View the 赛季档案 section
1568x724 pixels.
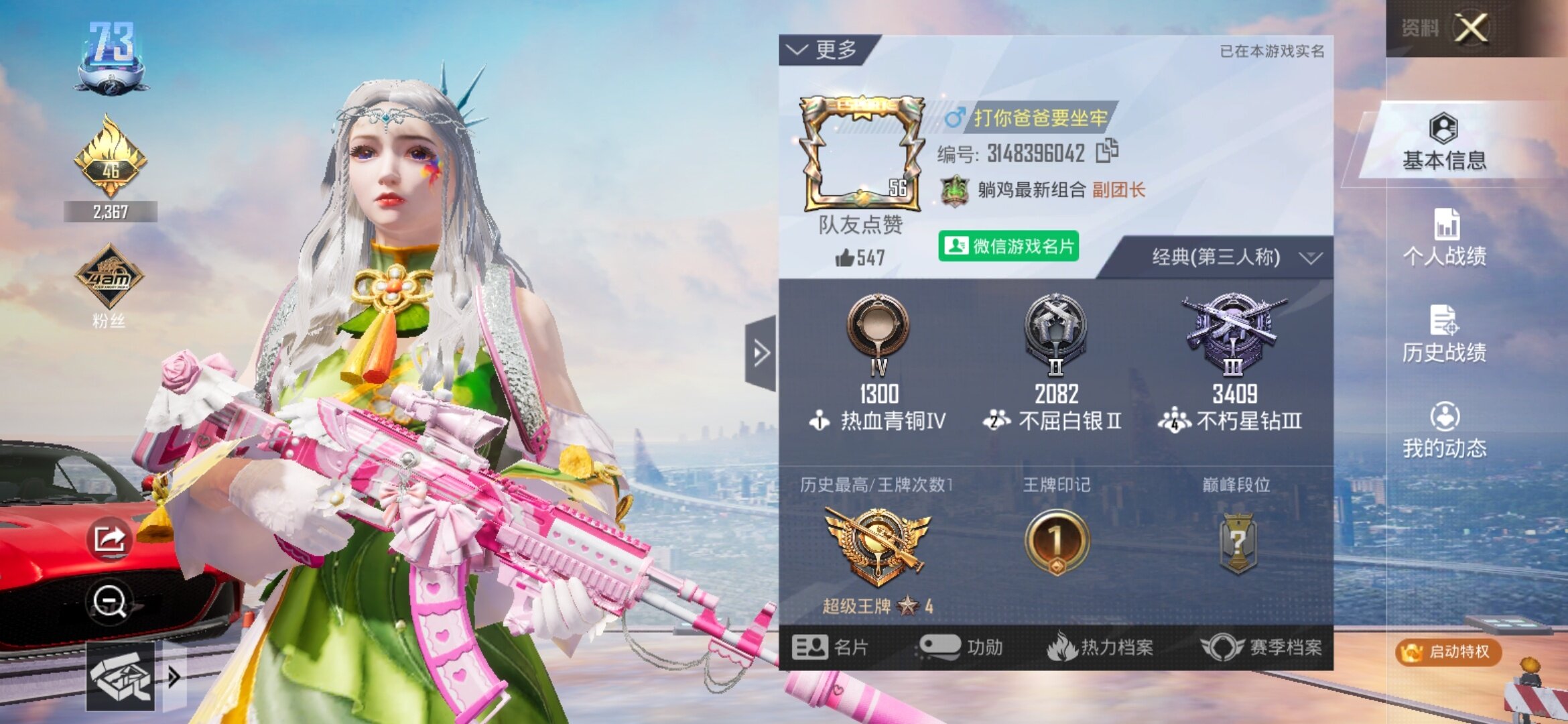(1261, 648)
